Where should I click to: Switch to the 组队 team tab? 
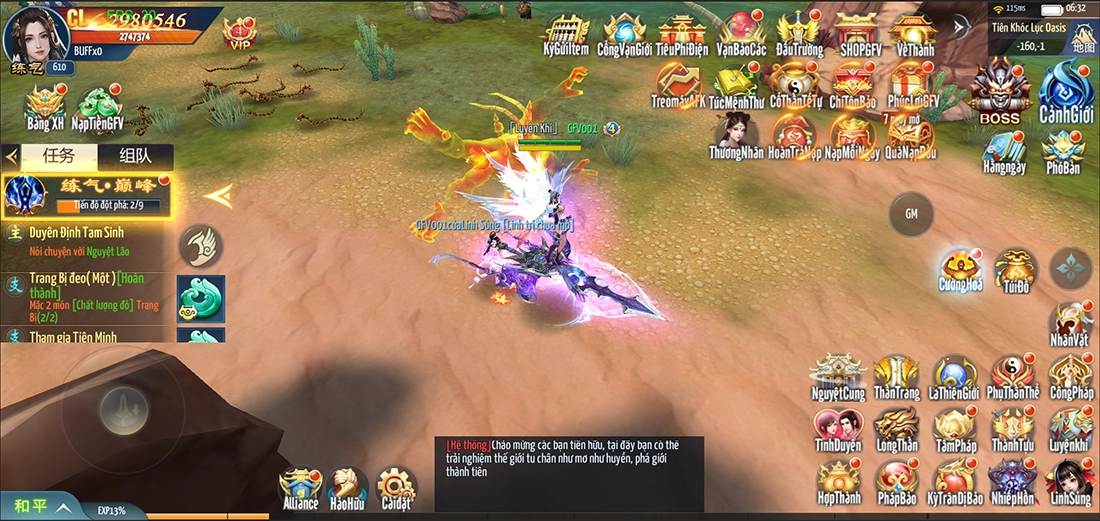tap(135, 157)
